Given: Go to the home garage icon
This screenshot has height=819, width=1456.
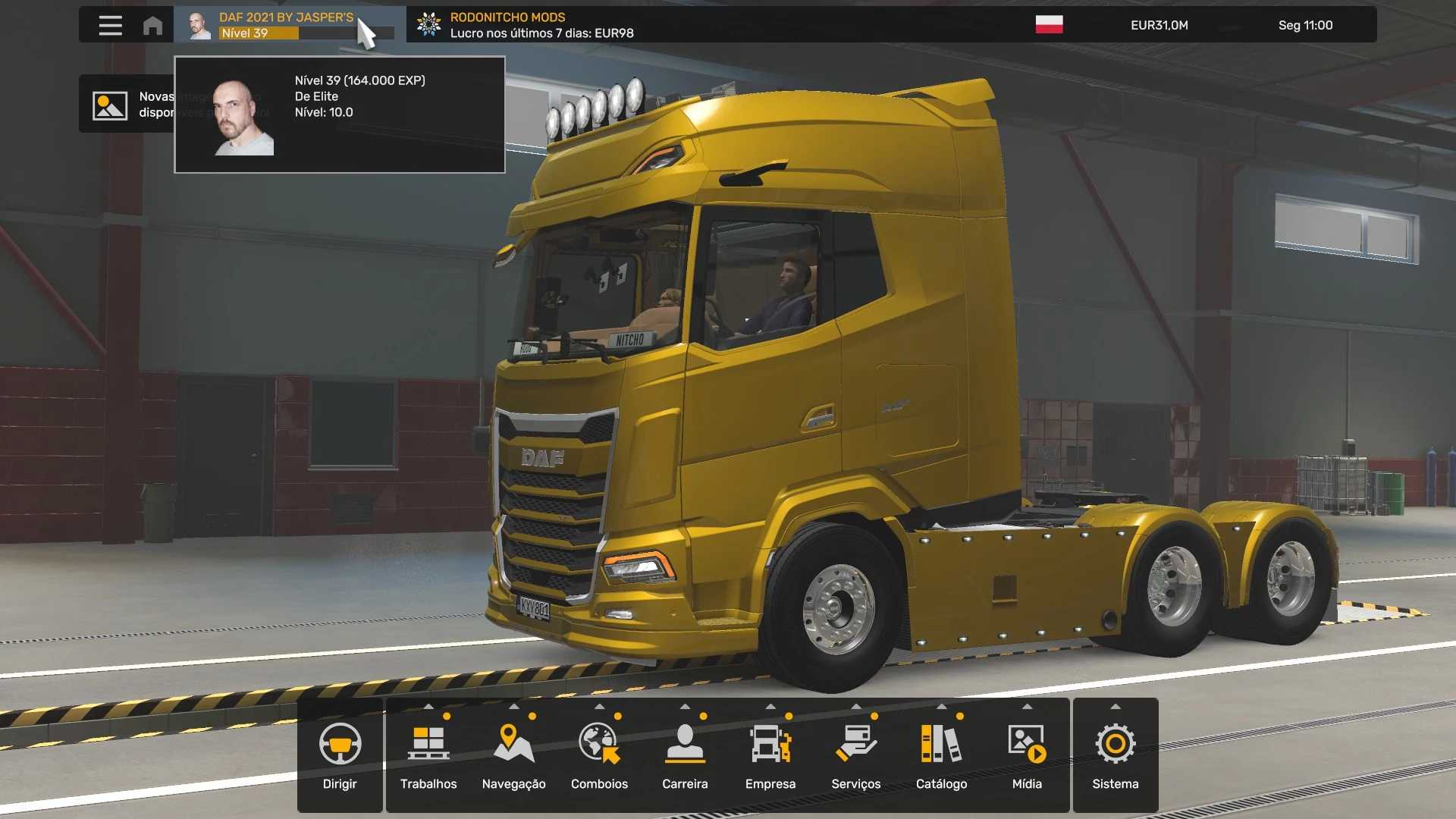Looking at the screenshot, I should point(152,25).
